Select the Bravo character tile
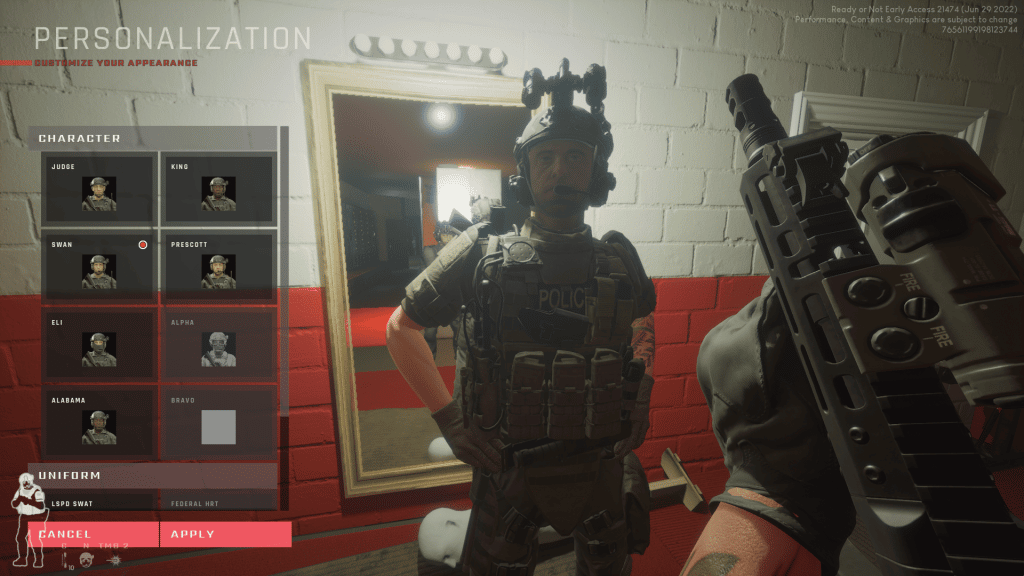This screenshot has width=1024, height=576. pyautogui.click(x=217, y=423)
